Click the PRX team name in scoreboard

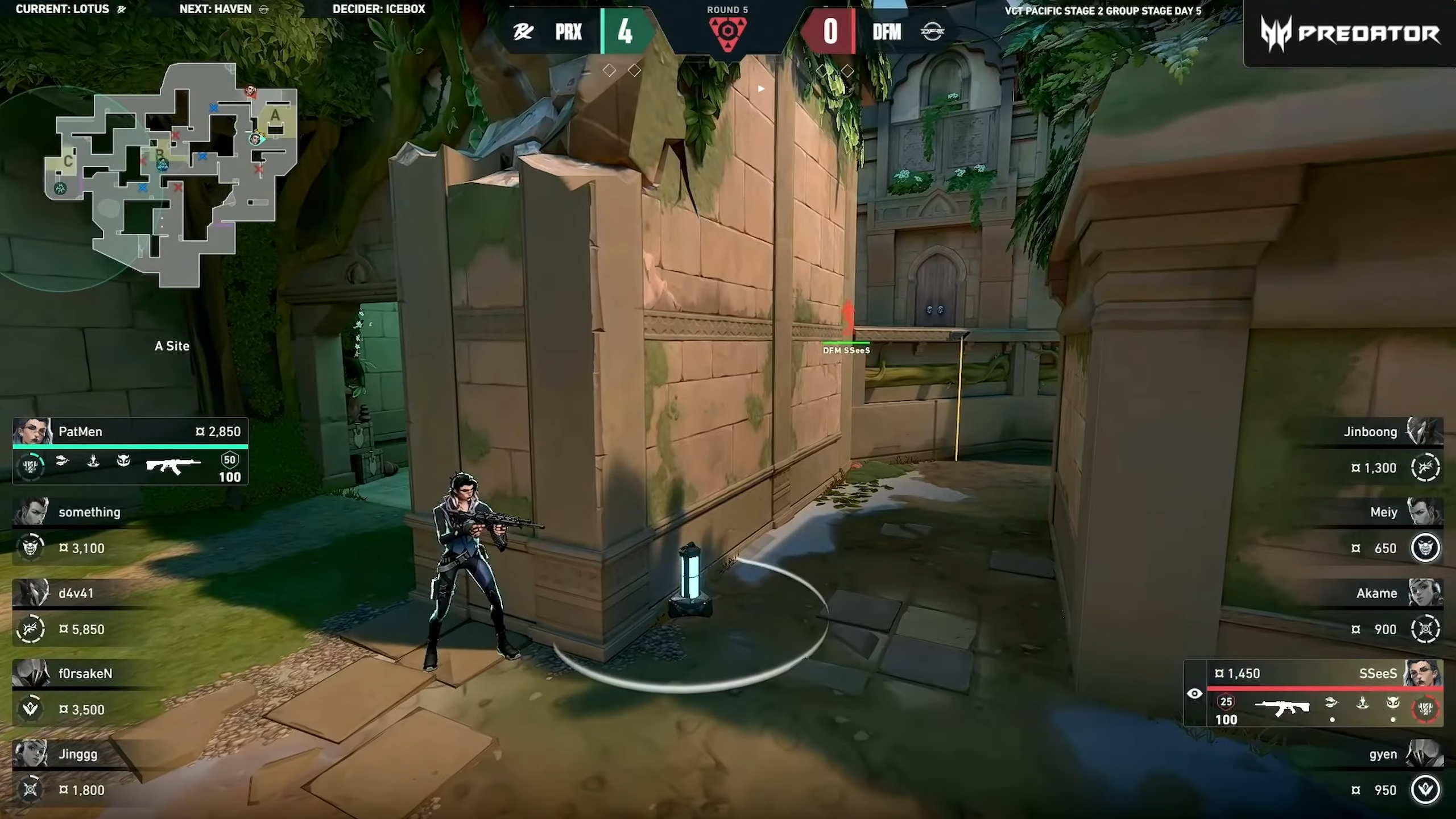click(568, 32)
